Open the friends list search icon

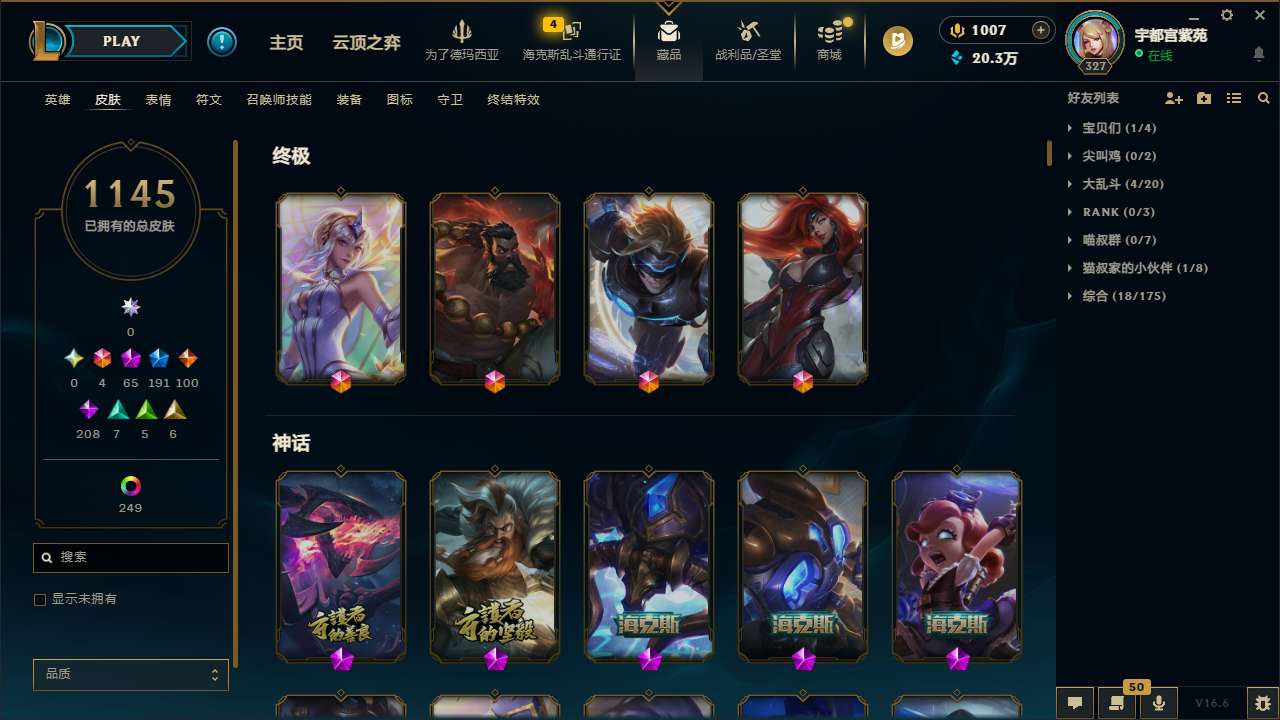1264,98
